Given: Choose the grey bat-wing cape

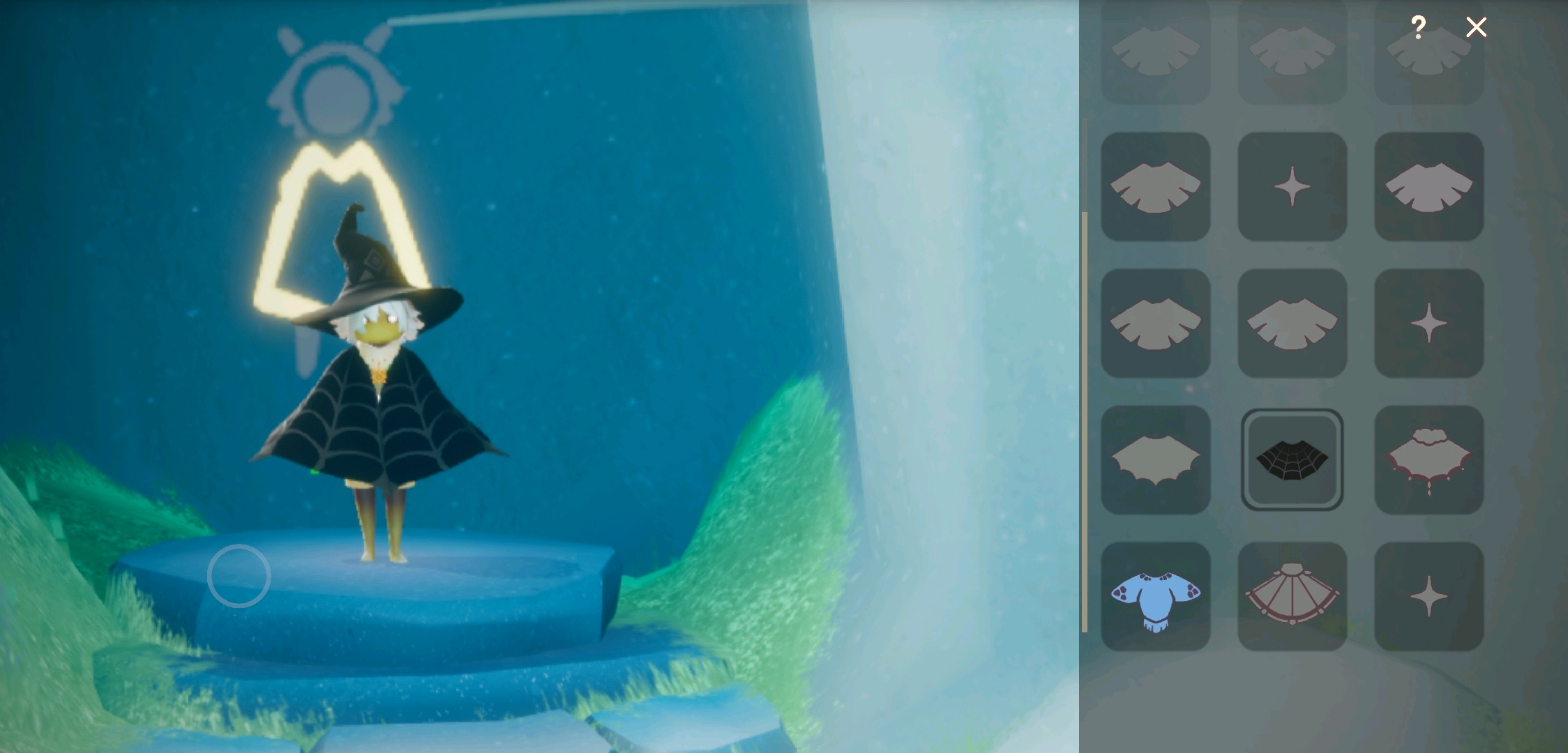Looking at the screenshot, I should click(1155, 460).
